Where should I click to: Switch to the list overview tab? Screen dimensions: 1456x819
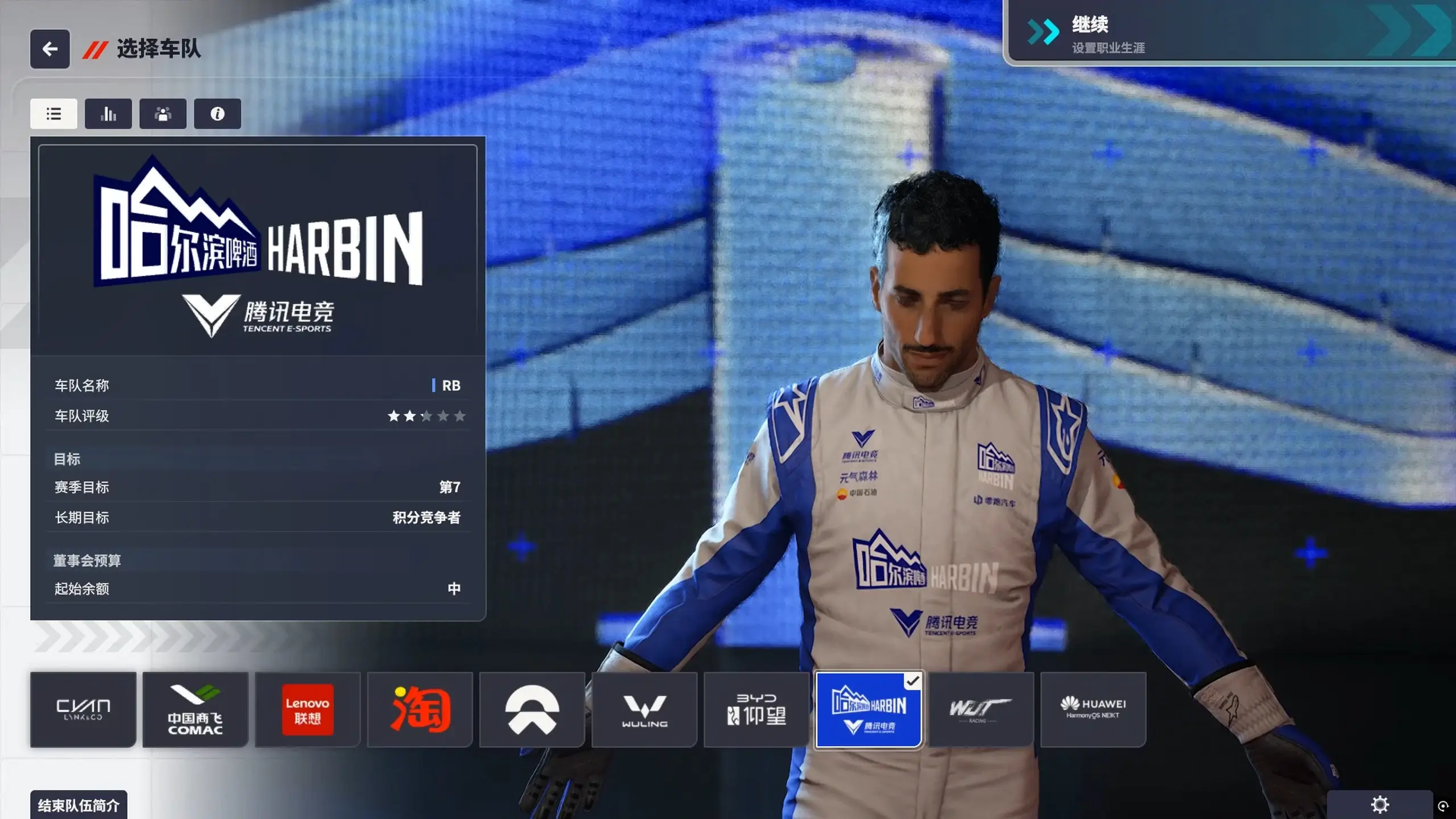pos(53,114)
